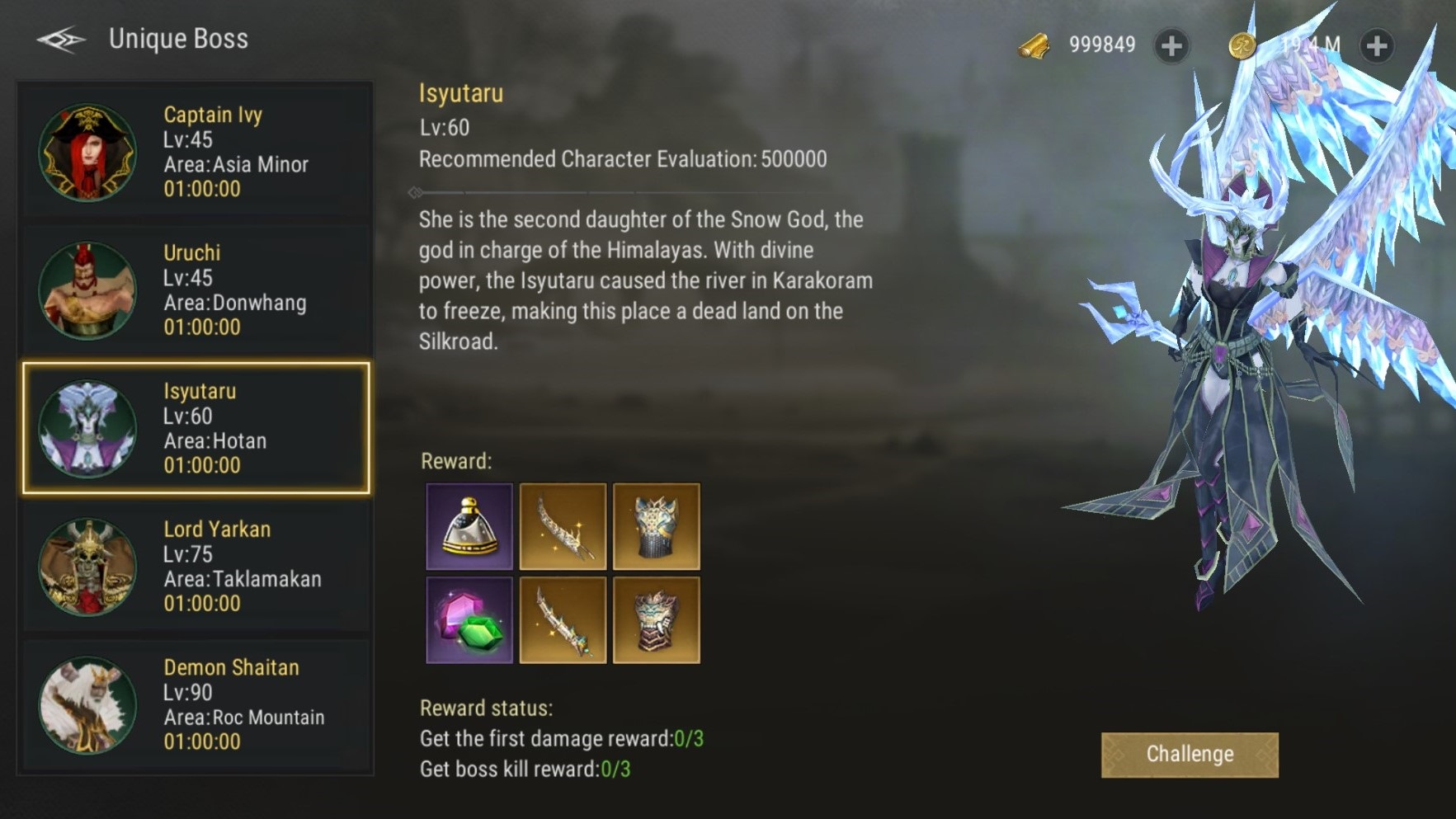Add more silk scroll currency
The width and height of the screenshot is (1456, 819).
[x=1171, y=45]
